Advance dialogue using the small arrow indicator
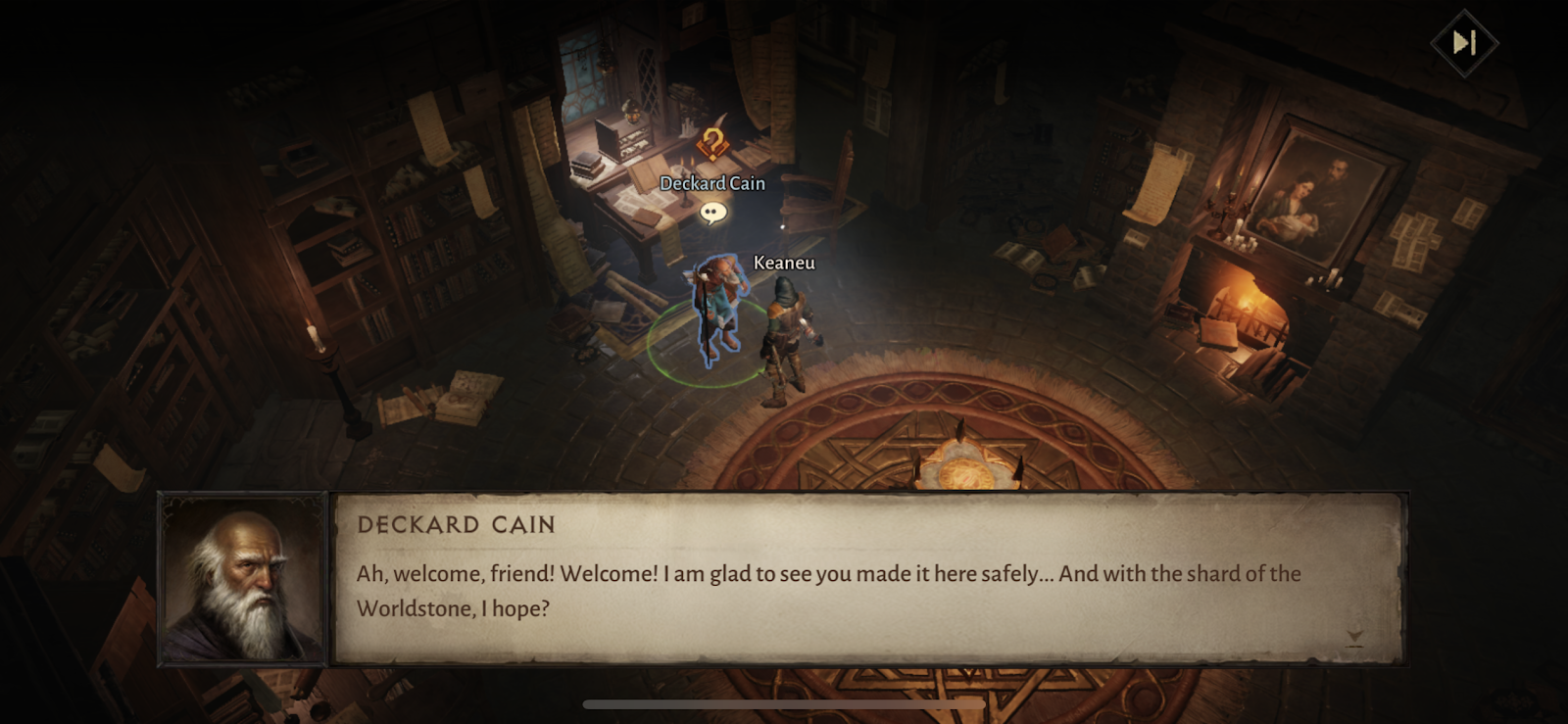 point(1354,639)
